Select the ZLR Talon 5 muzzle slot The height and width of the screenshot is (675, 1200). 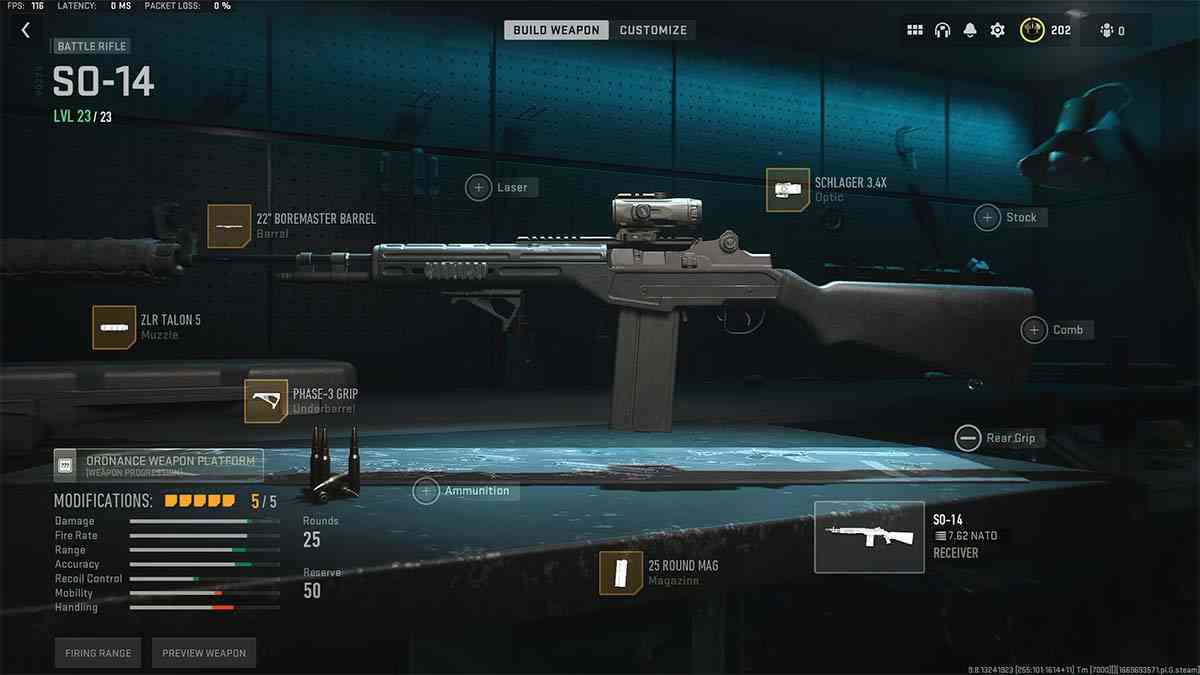(114, 327)
